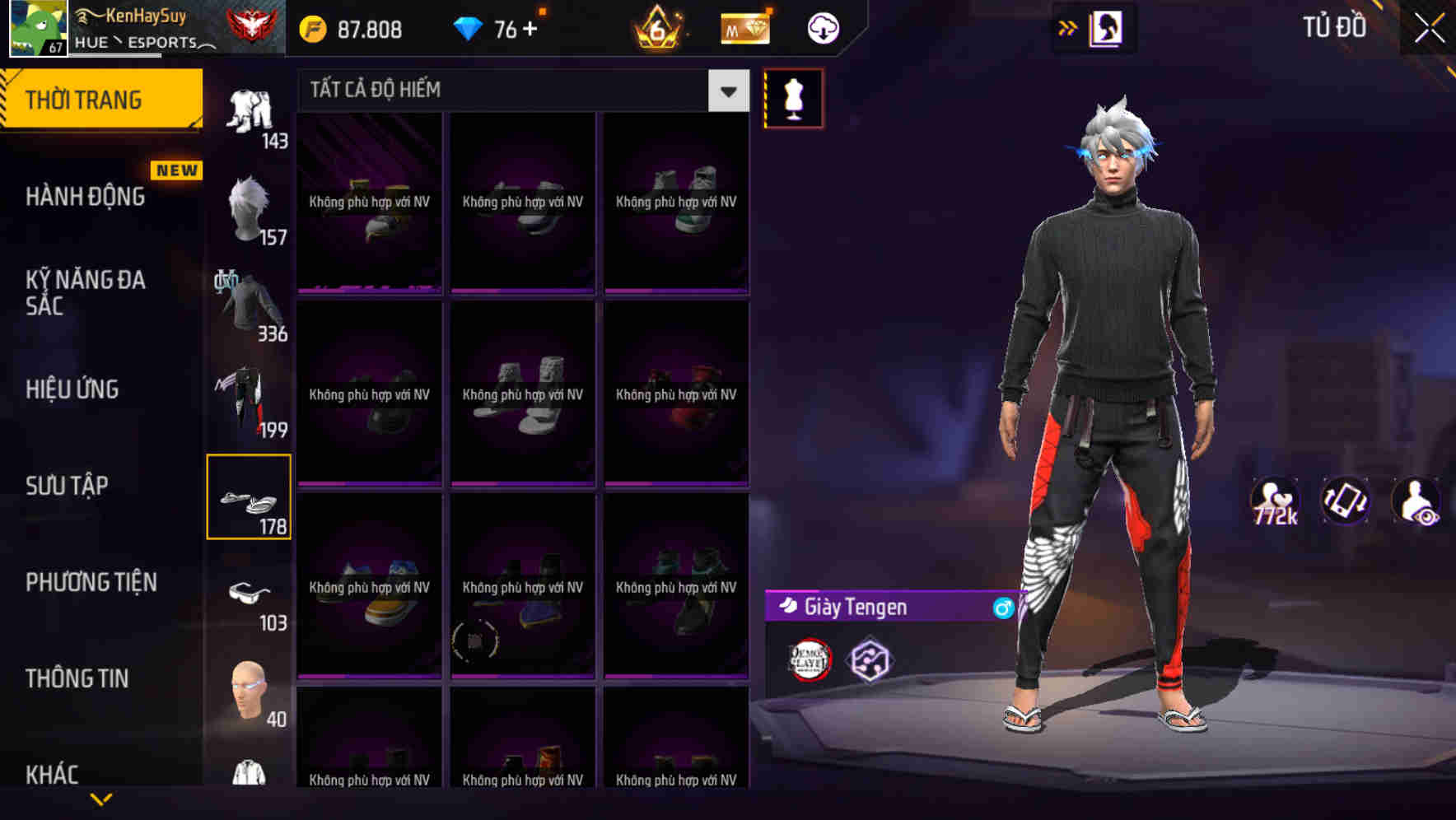Expand more sidebar categories via bottom chevron

[x=101, y=797]
